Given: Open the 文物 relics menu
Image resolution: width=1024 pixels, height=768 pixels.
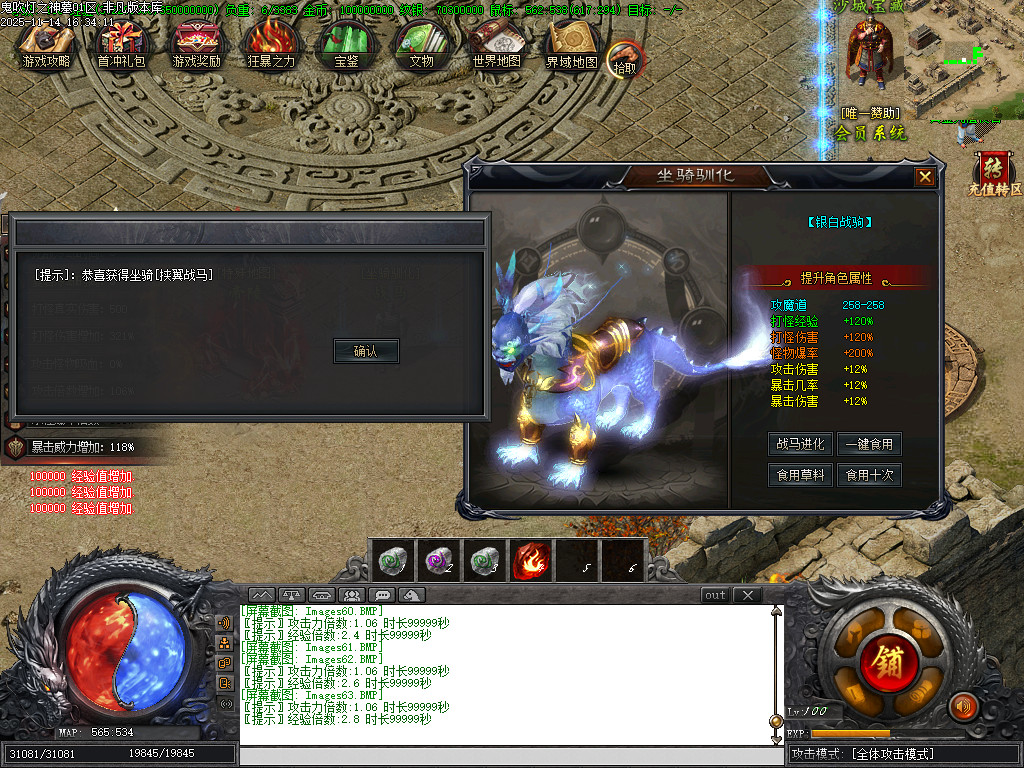Looking at the screenshot, I should [421, 46].
